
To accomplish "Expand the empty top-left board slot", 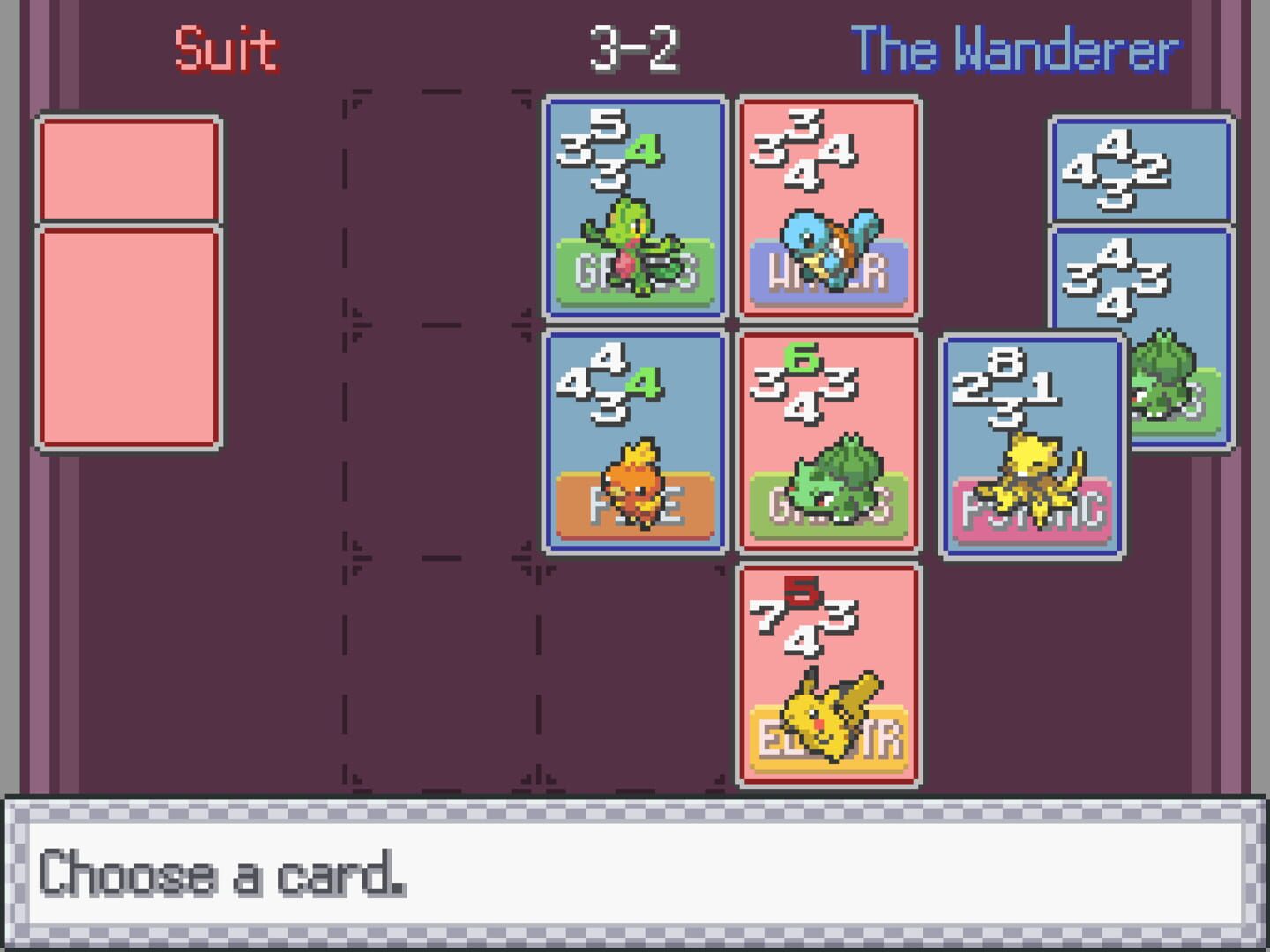I will pos(441,203).
